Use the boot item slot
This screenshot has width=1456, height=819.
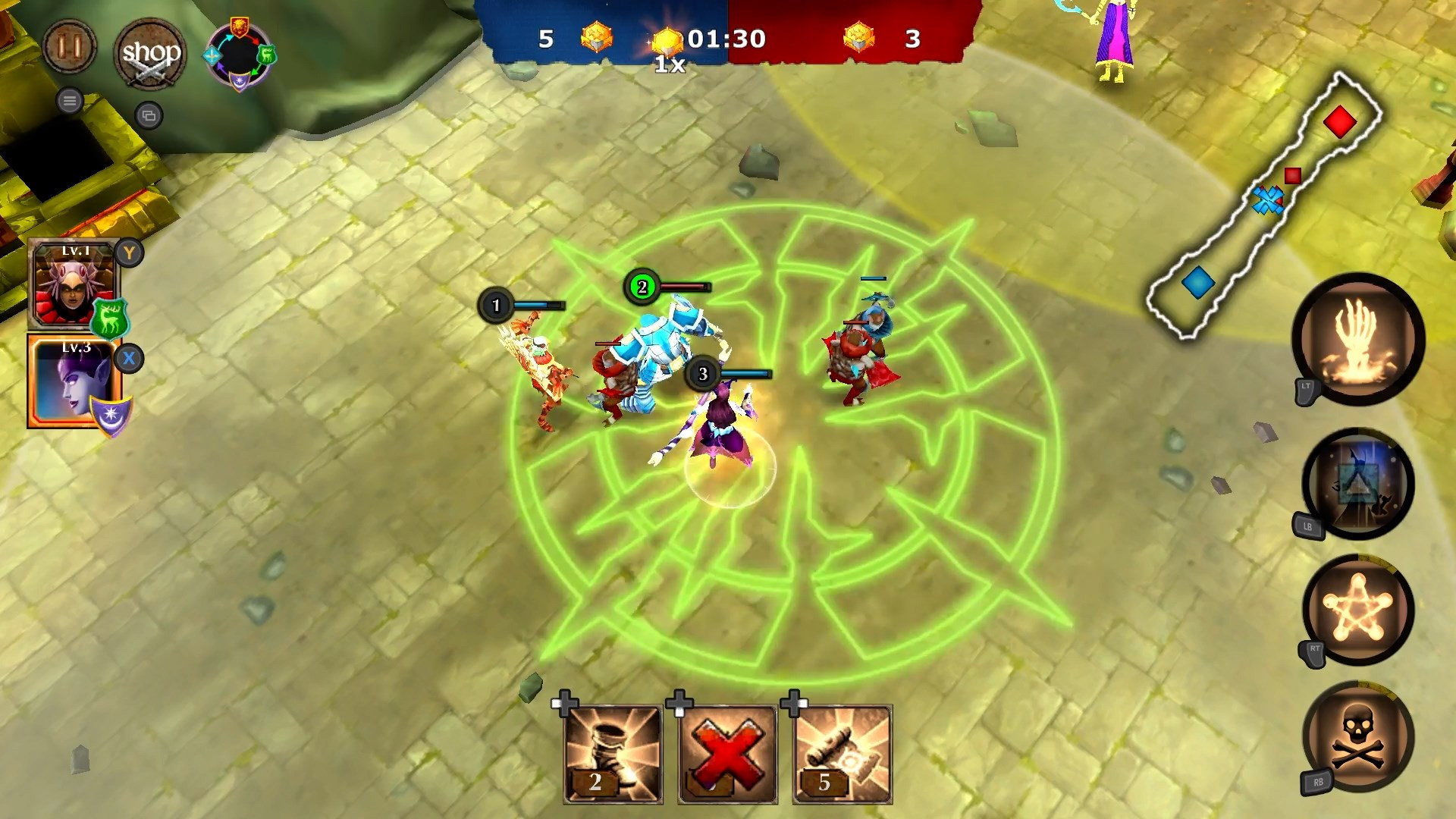(613, 755)
